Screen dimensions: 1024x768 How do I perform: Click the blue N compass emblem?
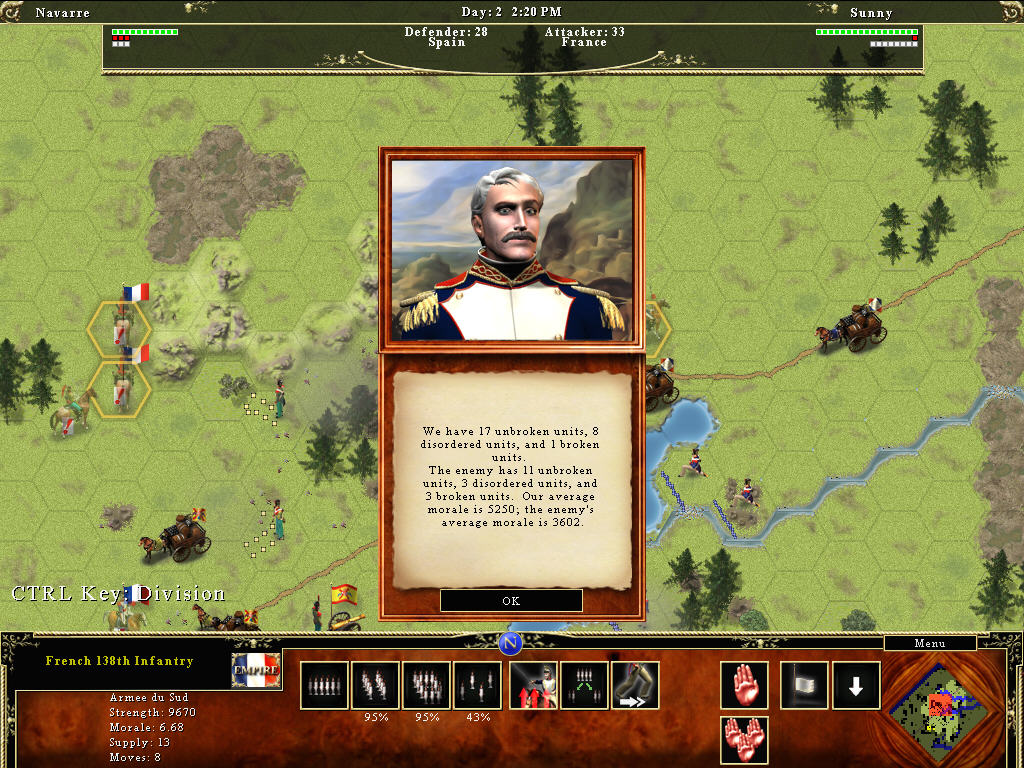click(x=511, y=642)
